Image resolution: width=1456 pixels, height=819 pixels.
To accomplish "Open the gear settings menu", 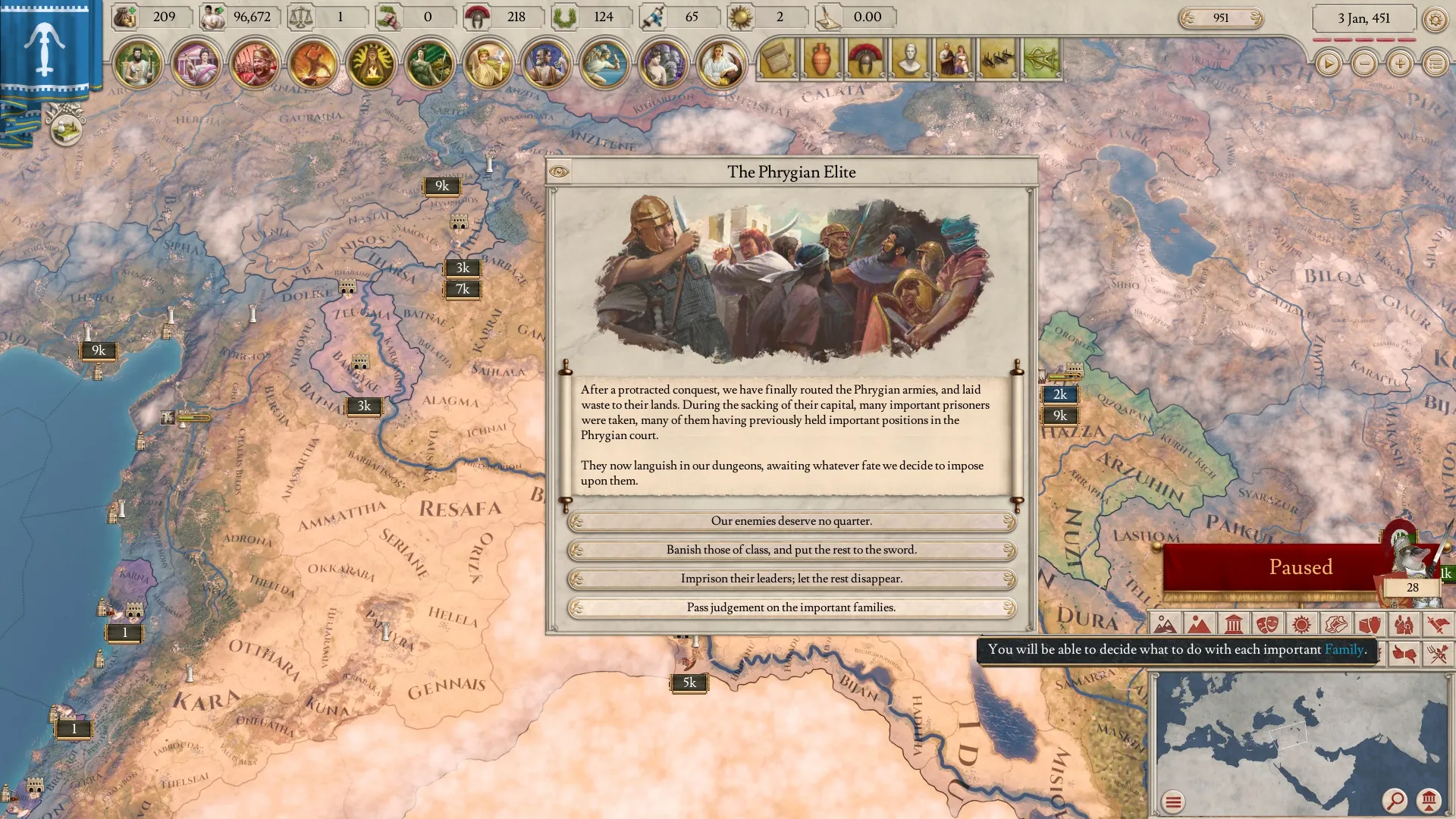I will [x=1434, y=19].
